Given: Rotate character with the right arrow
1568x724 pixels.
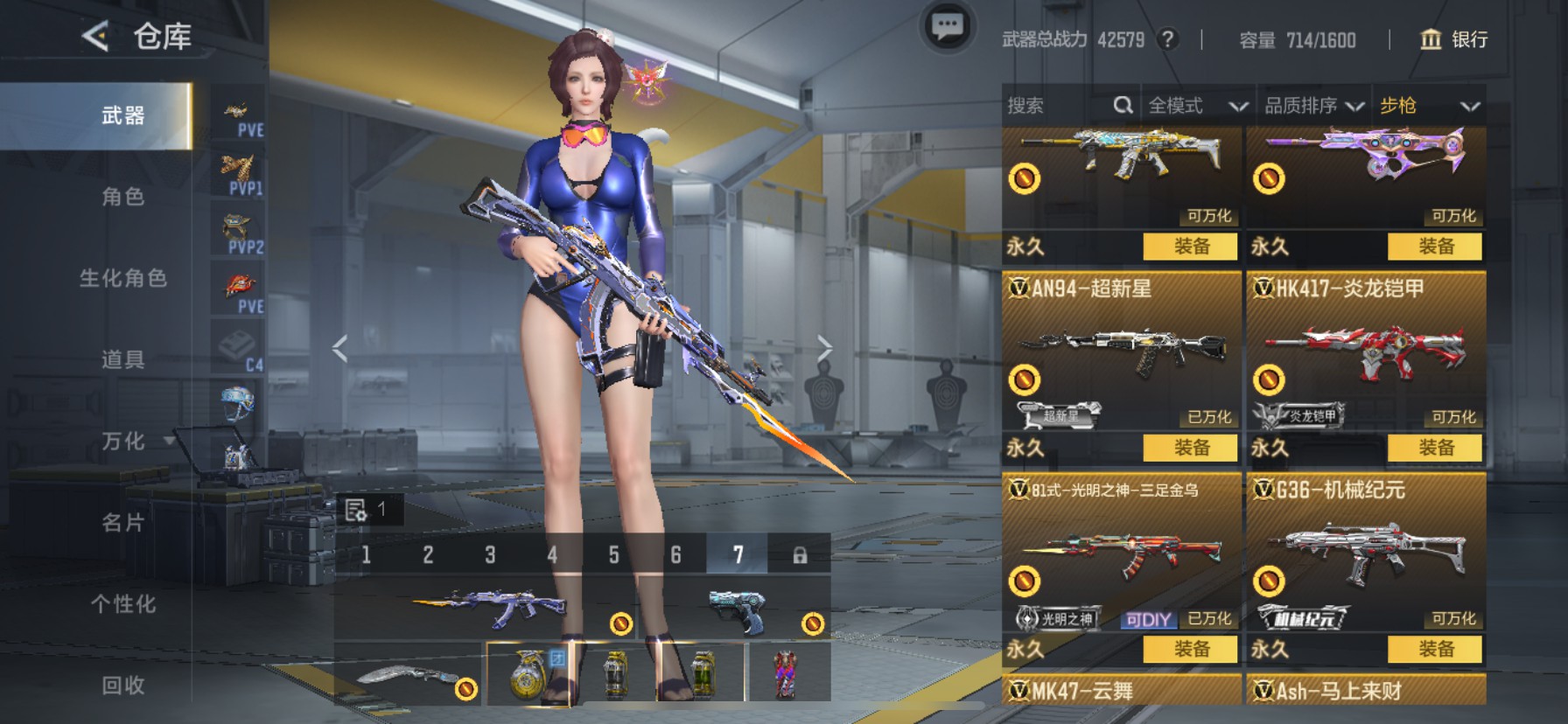Looking at the screenshot, I should (823, 348).
